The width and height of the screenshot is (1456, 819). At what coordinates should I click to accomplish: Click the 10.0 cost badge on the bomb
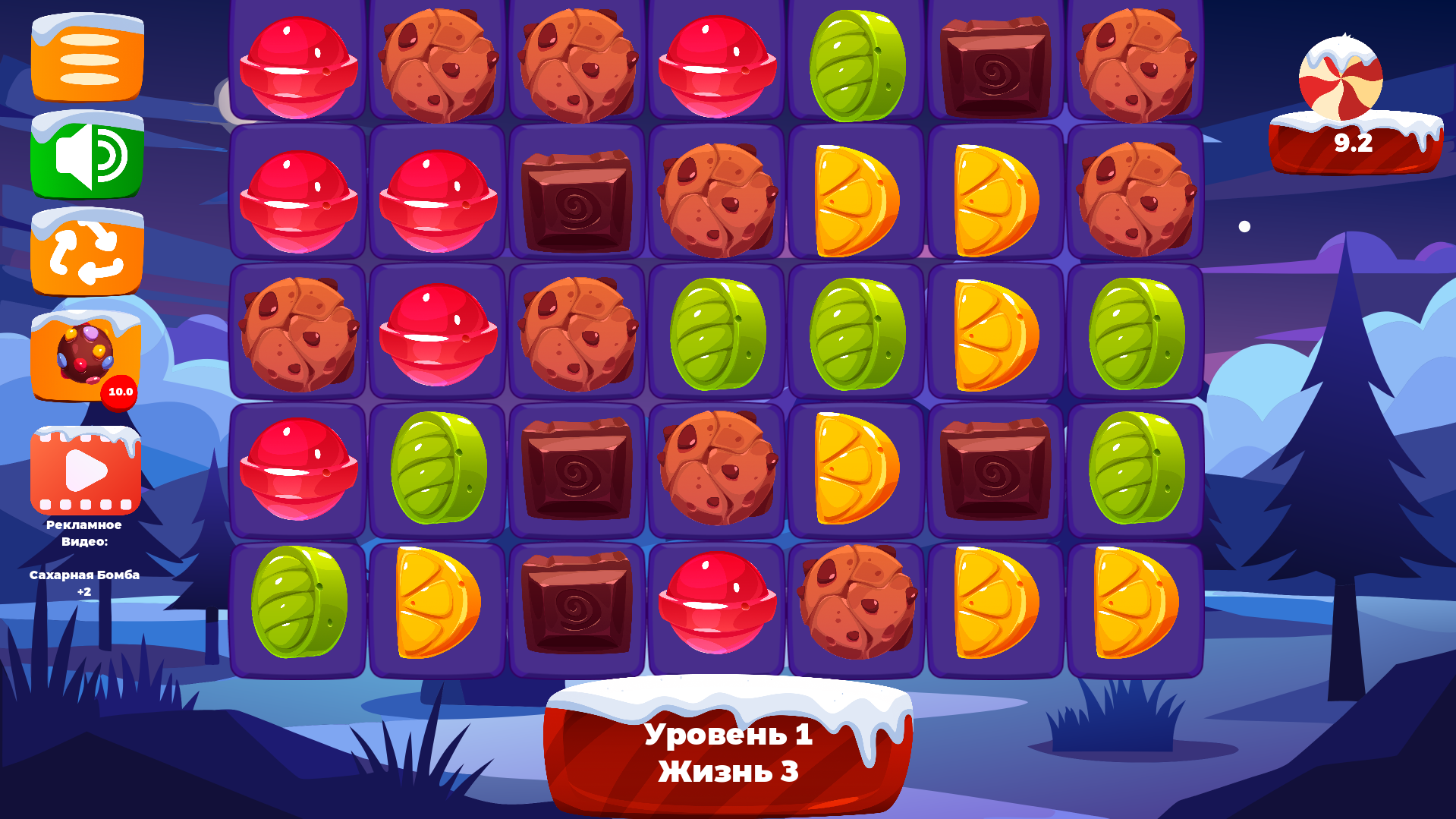click(x=120, y=392)
